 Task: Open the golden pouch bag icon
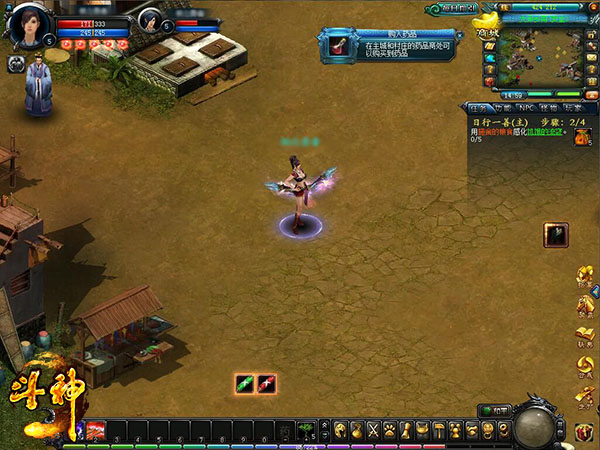coord(357,429)
